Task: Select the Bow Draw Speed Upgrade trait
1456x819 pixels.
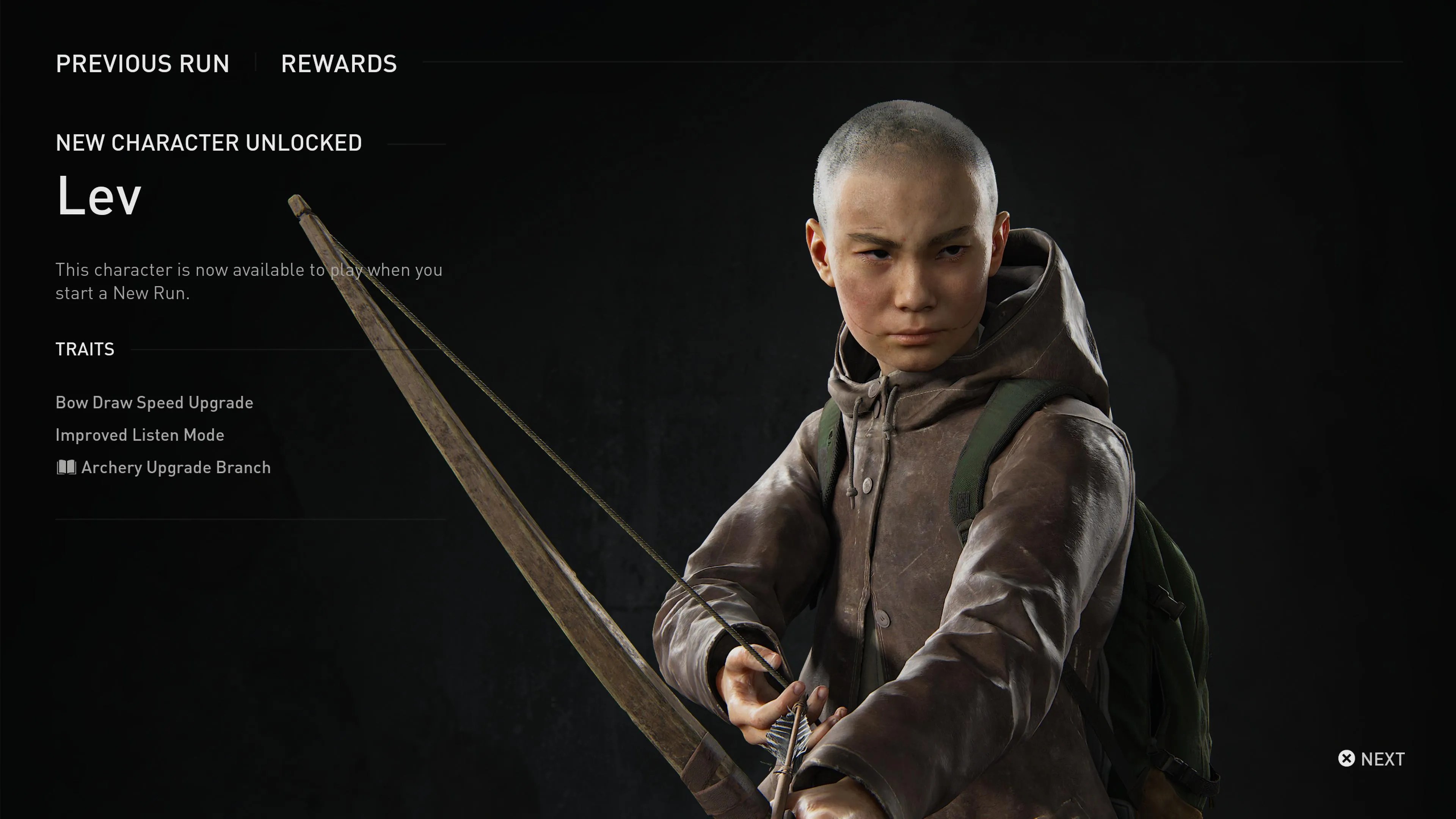Action: click(x=154, y=402)
